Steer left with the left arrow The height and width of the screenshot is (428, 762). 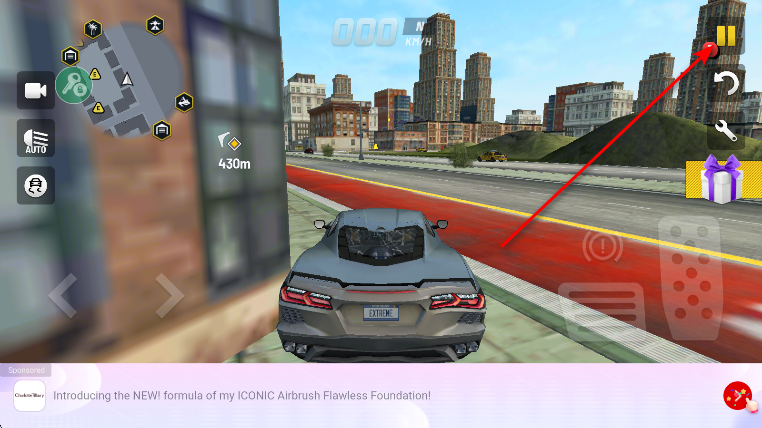[x=62, y=295]
